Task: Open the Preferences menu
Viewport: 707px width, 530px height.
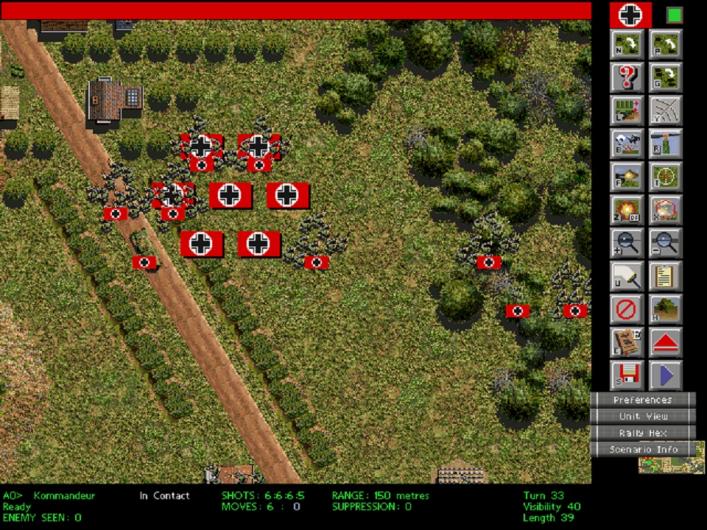Action: pyautogui.click(x=642, y=400)
